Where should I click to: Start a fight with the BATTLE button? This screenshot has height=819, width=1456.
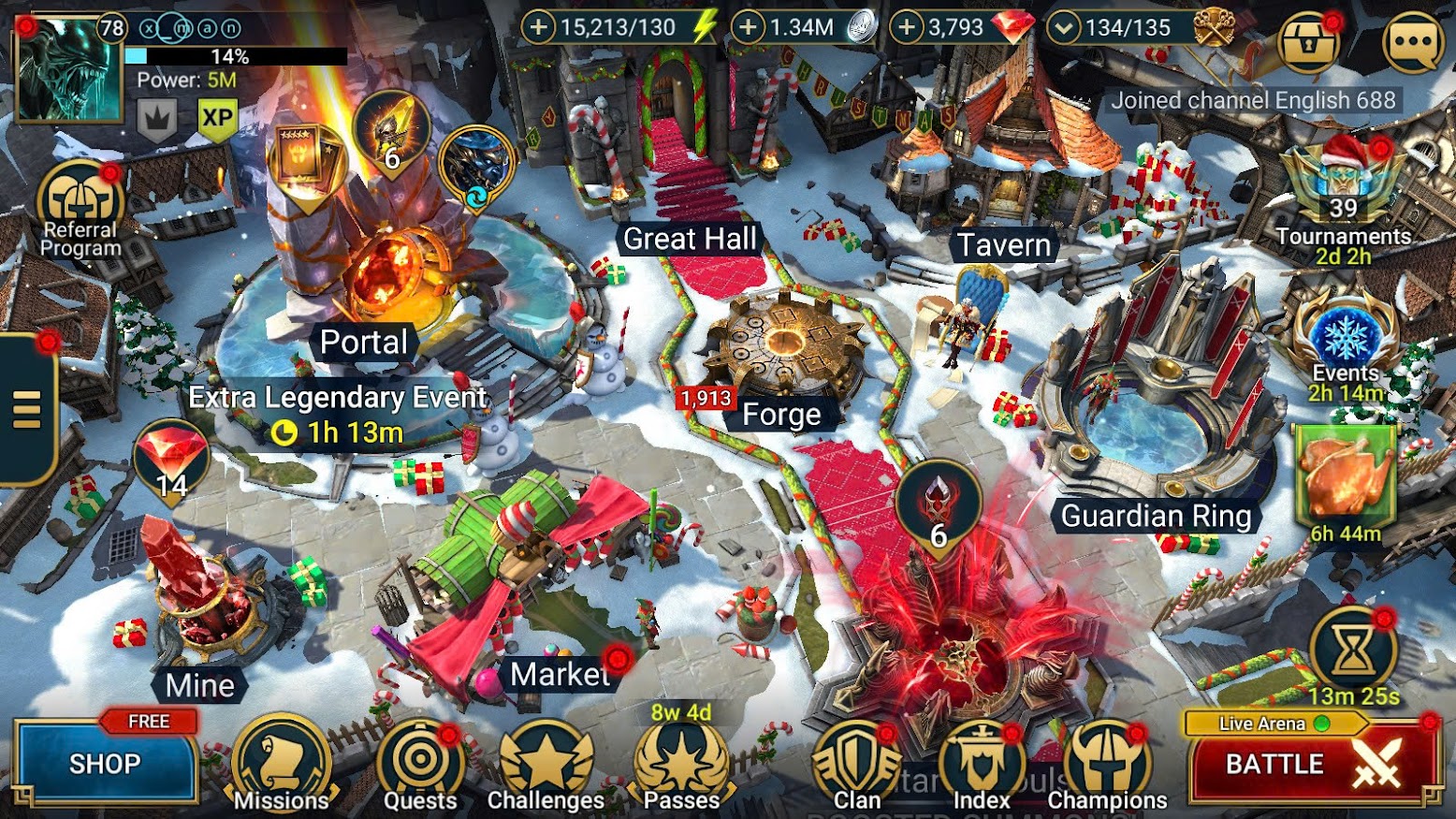(x=1312, y=764)
